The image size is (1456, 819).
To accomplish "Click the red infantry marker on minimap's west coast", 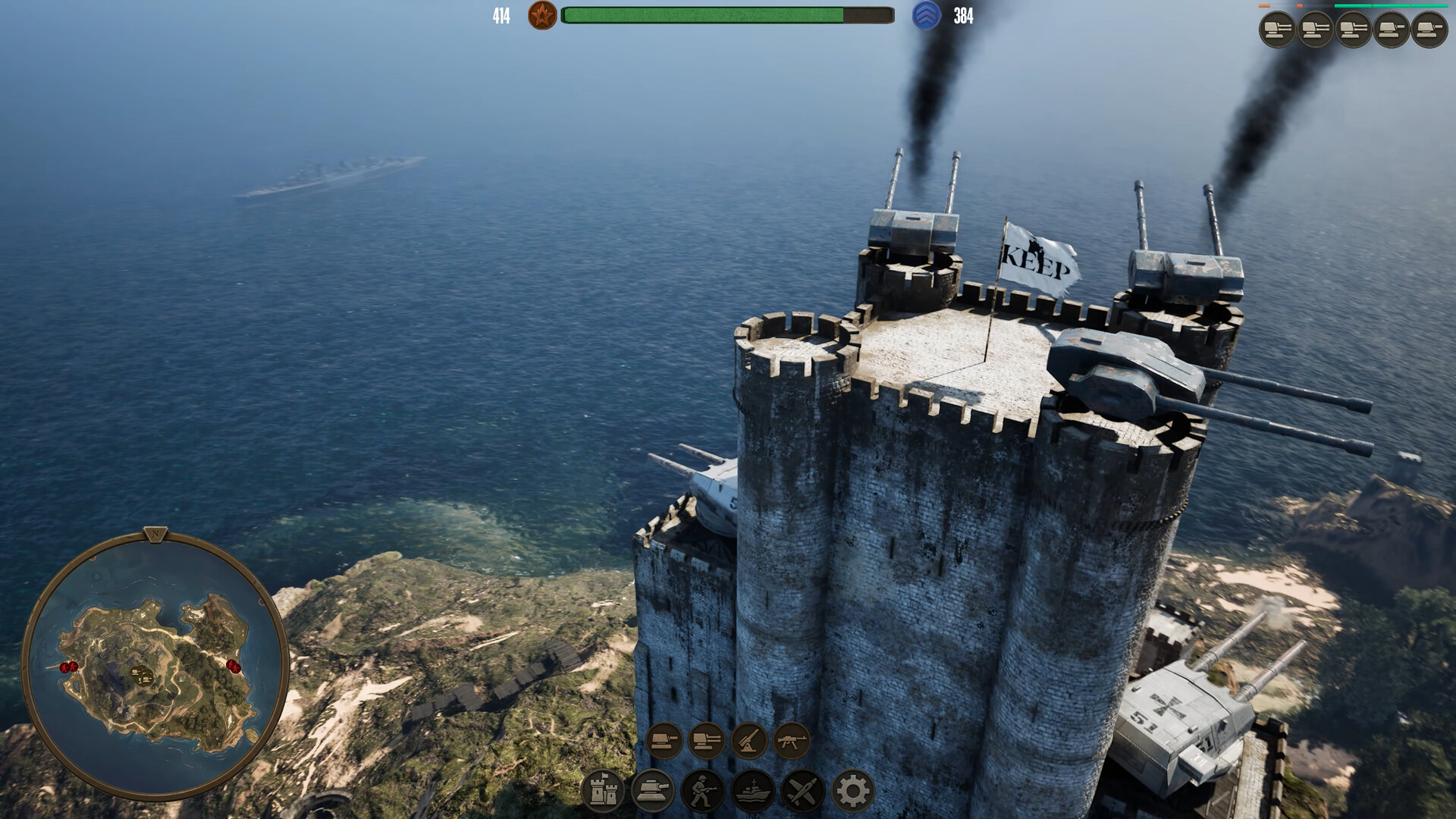I will click(68, 667).
